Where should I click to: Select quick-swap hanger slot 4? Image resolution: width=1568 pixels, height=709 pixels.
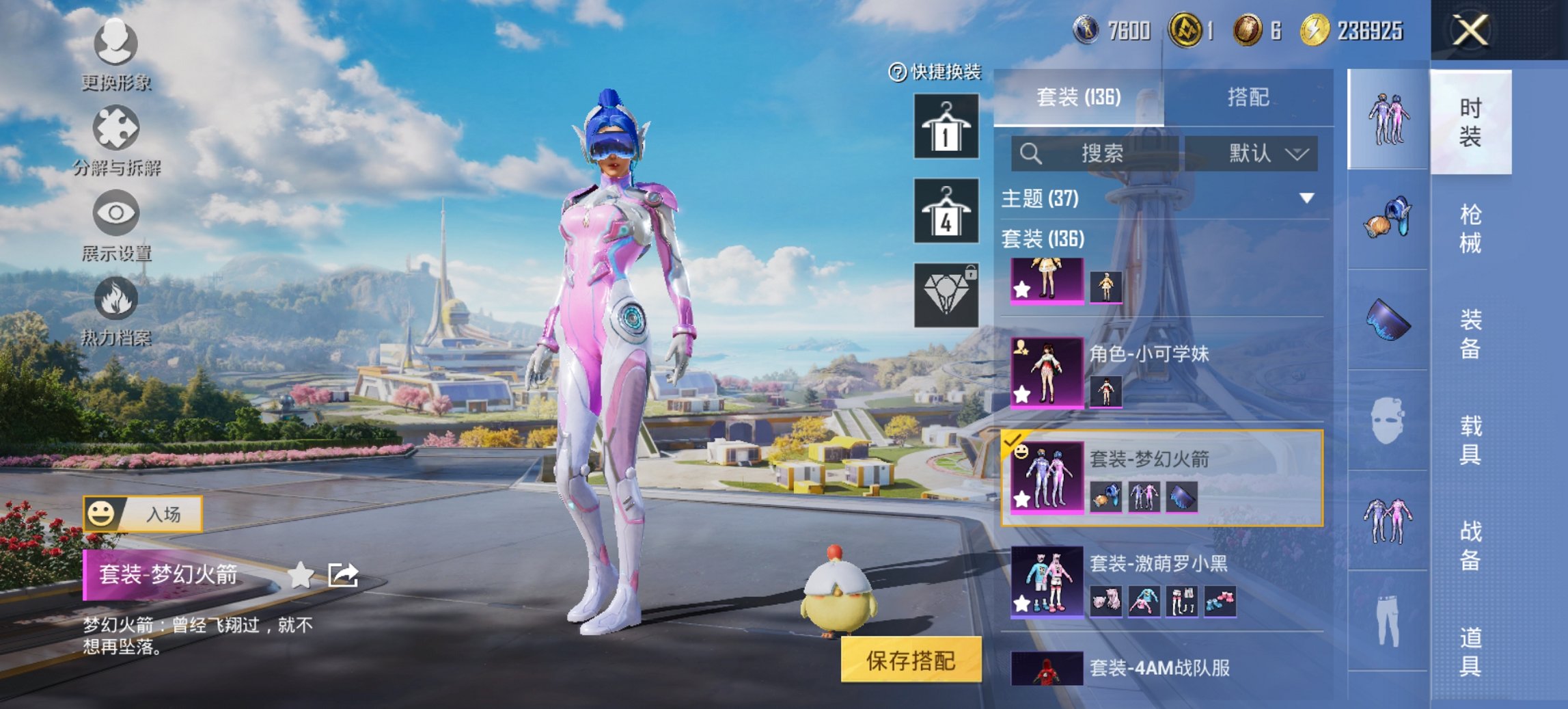946,210
